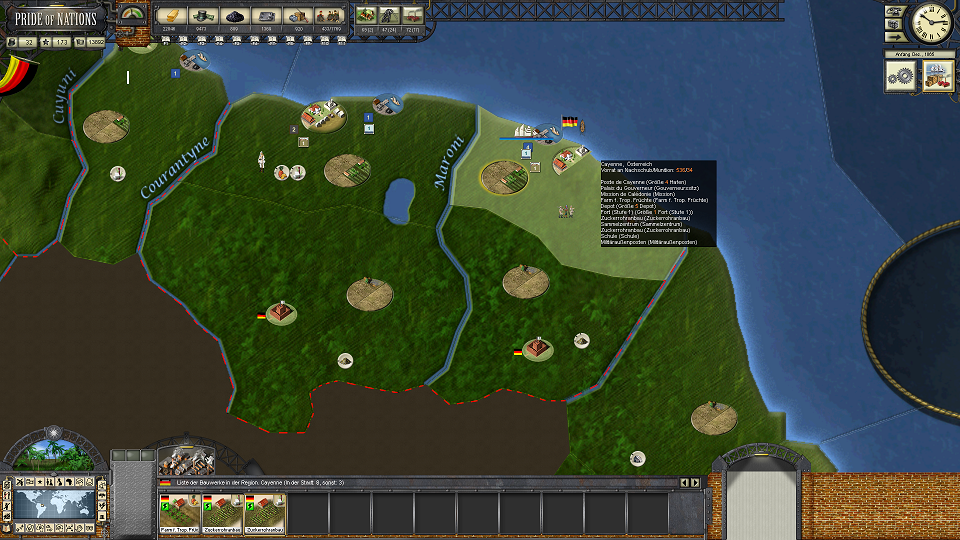Open the farm building construction icon
The image size is (960, 540).
point(366,16)
